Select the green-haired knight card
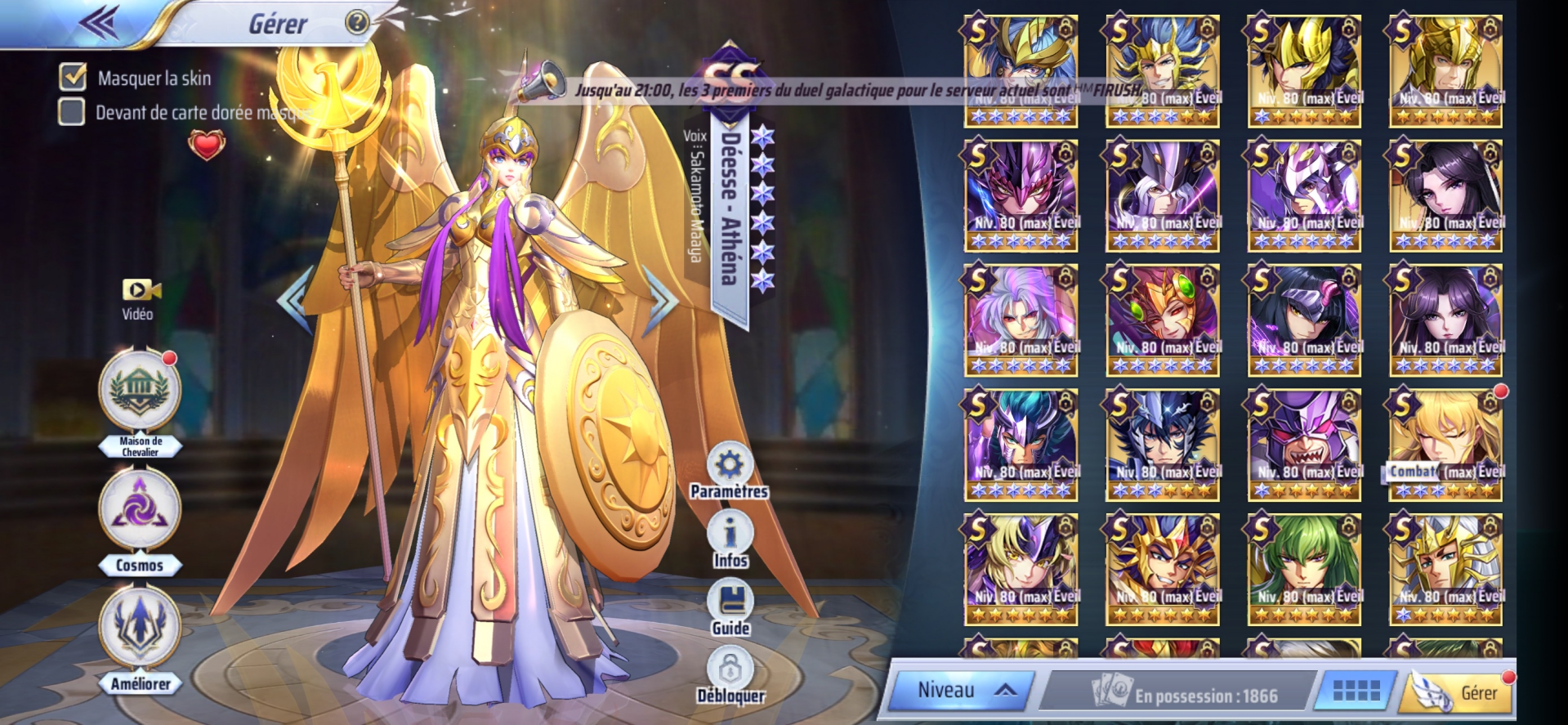Viewport: 1568px width, 725px height. (1304, 569)
